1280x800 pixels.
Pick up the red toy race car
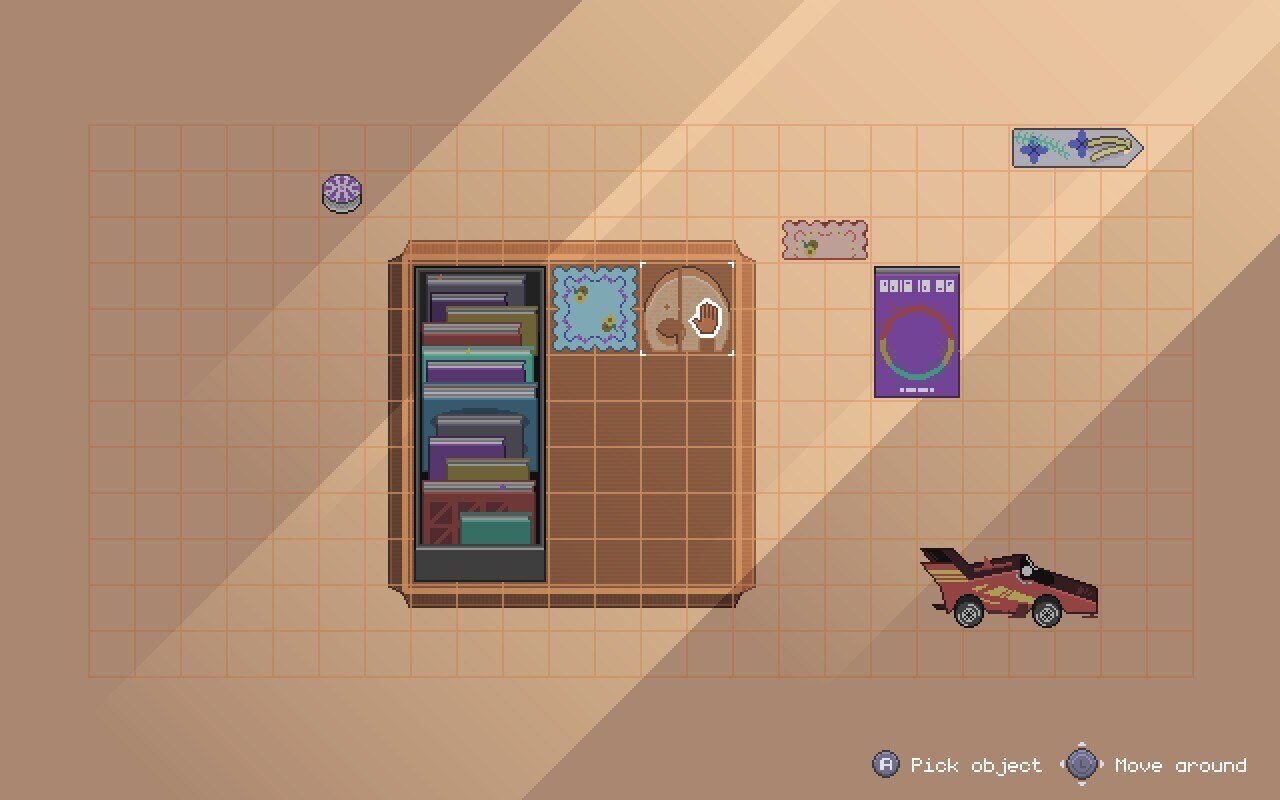pyautogui.click(x=1008, y=588)
